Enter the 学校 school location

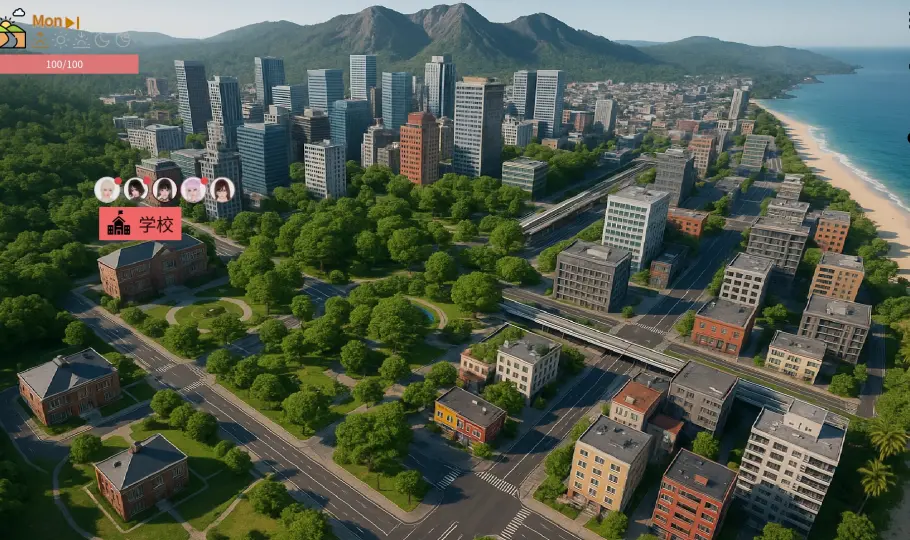tap(140, 224)
